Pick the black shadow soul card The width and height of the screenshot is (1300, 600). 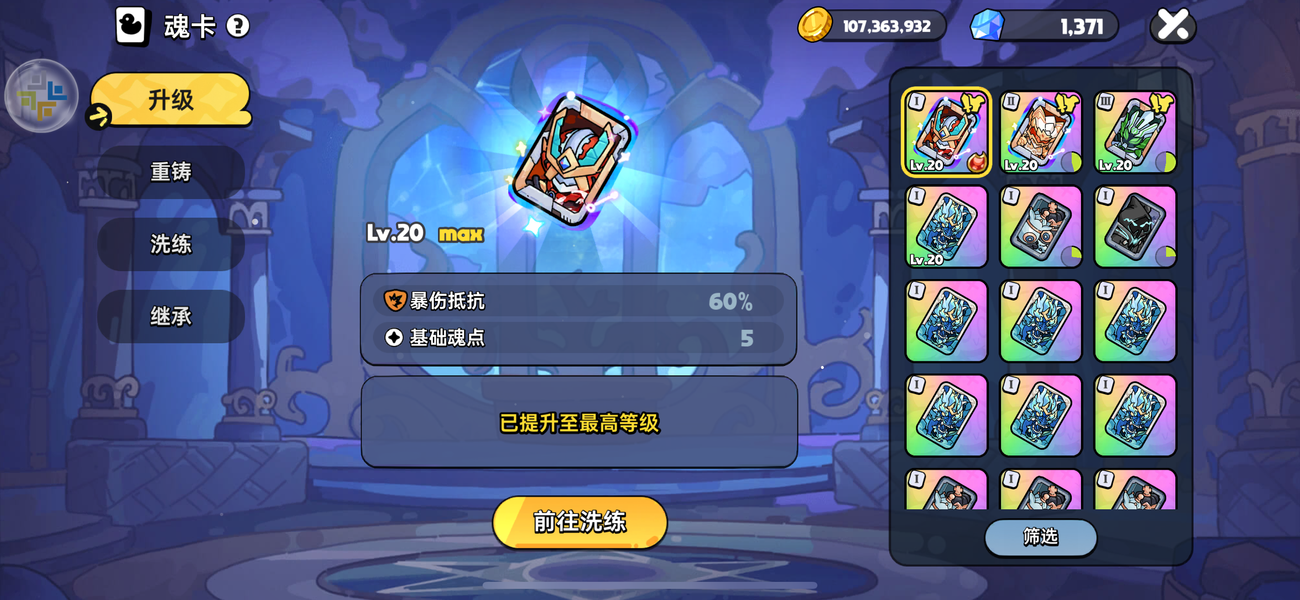1135,226
